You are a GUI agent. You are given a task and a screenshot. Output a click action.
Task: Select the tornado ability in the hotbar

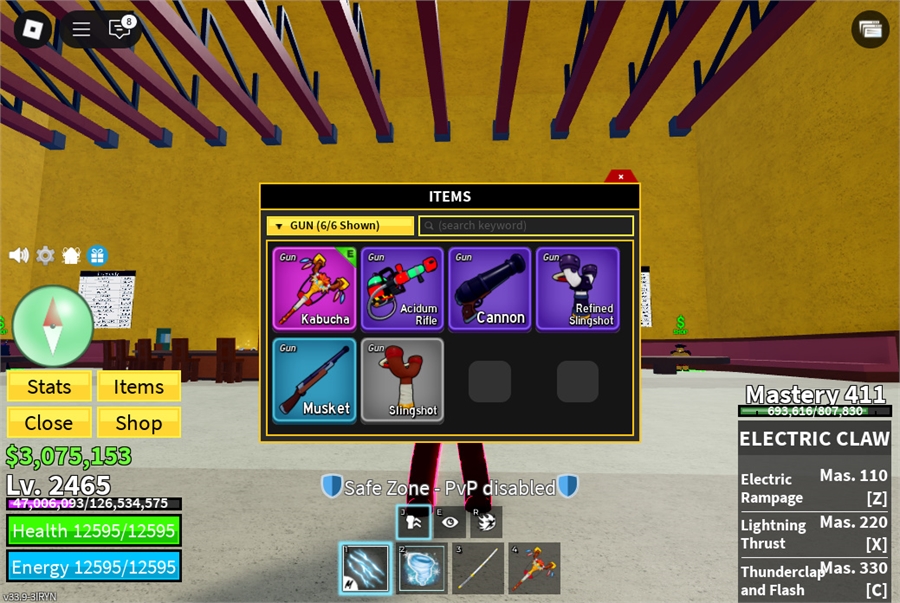pos(422,569)
